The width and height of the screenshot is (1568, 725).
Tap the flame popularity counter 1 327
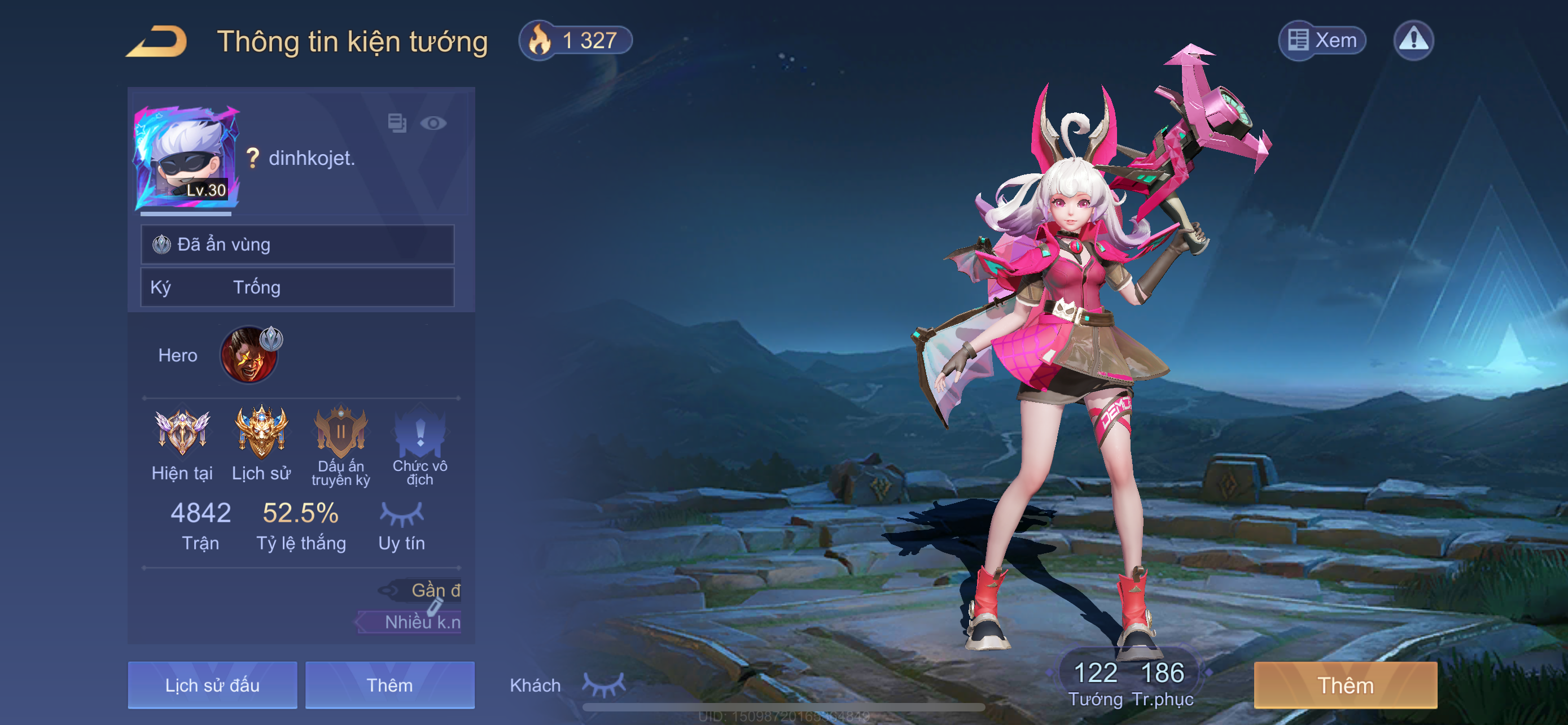pos(575,41)
